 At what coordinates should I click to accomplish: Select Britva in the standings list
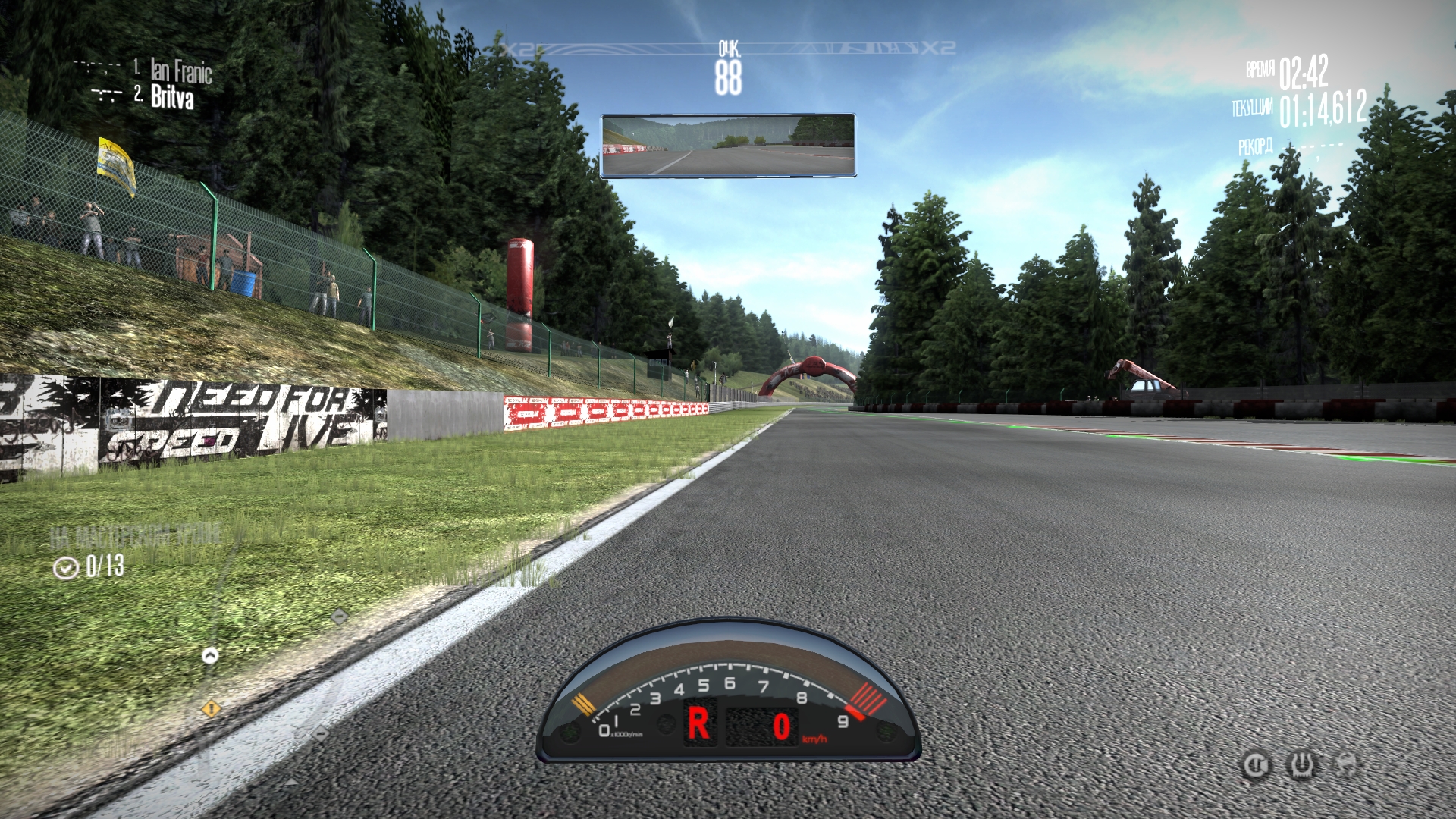tap(172, 98)
